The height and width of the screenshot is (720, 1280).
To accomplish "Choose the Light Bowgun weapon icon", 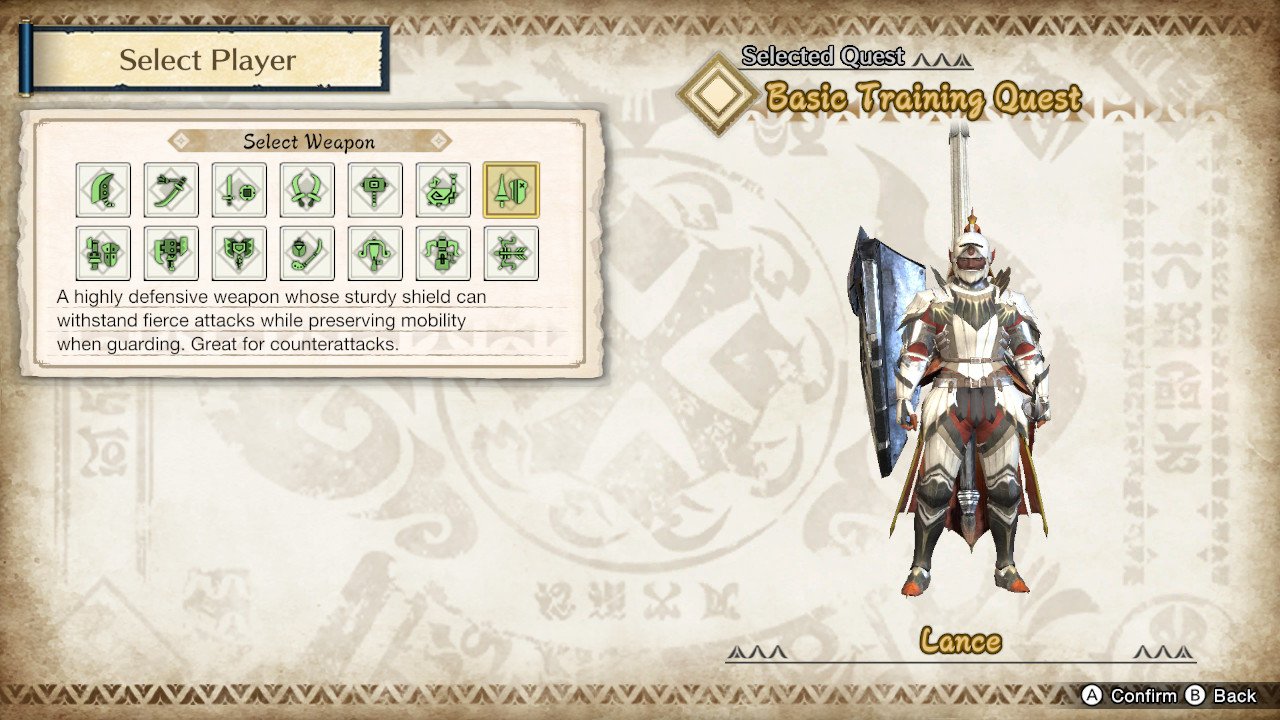I will 375,253.
